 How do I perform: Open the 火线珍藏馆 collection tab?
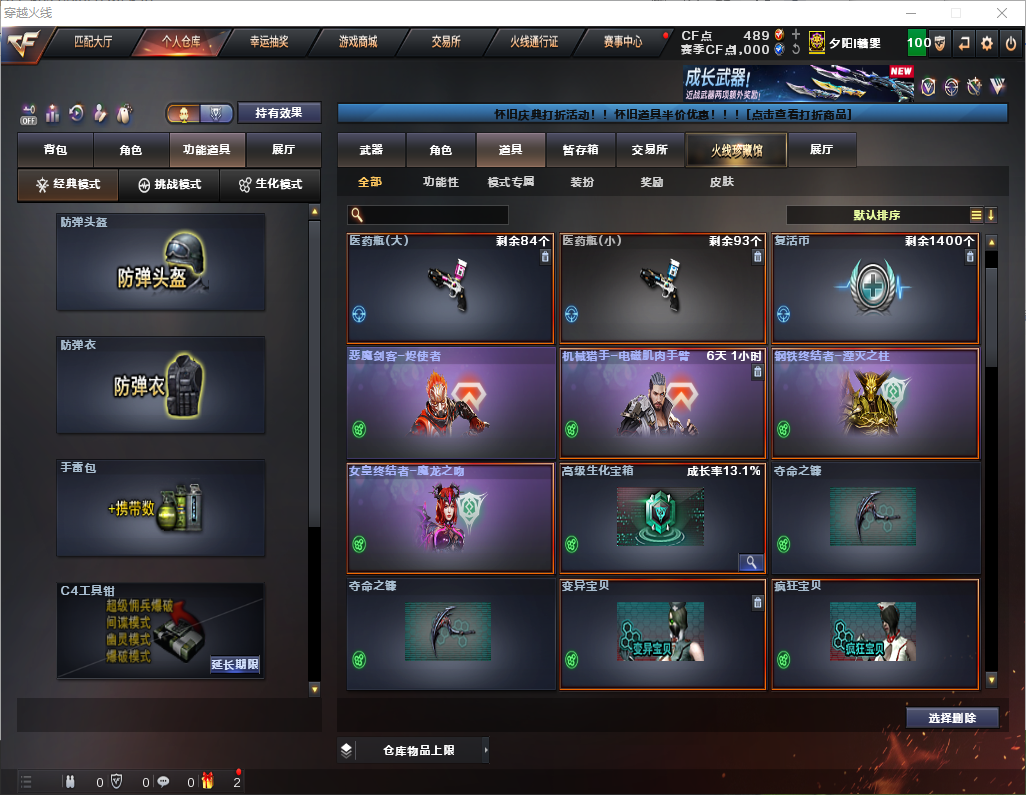pyautogui.click(x=736, y=150)
